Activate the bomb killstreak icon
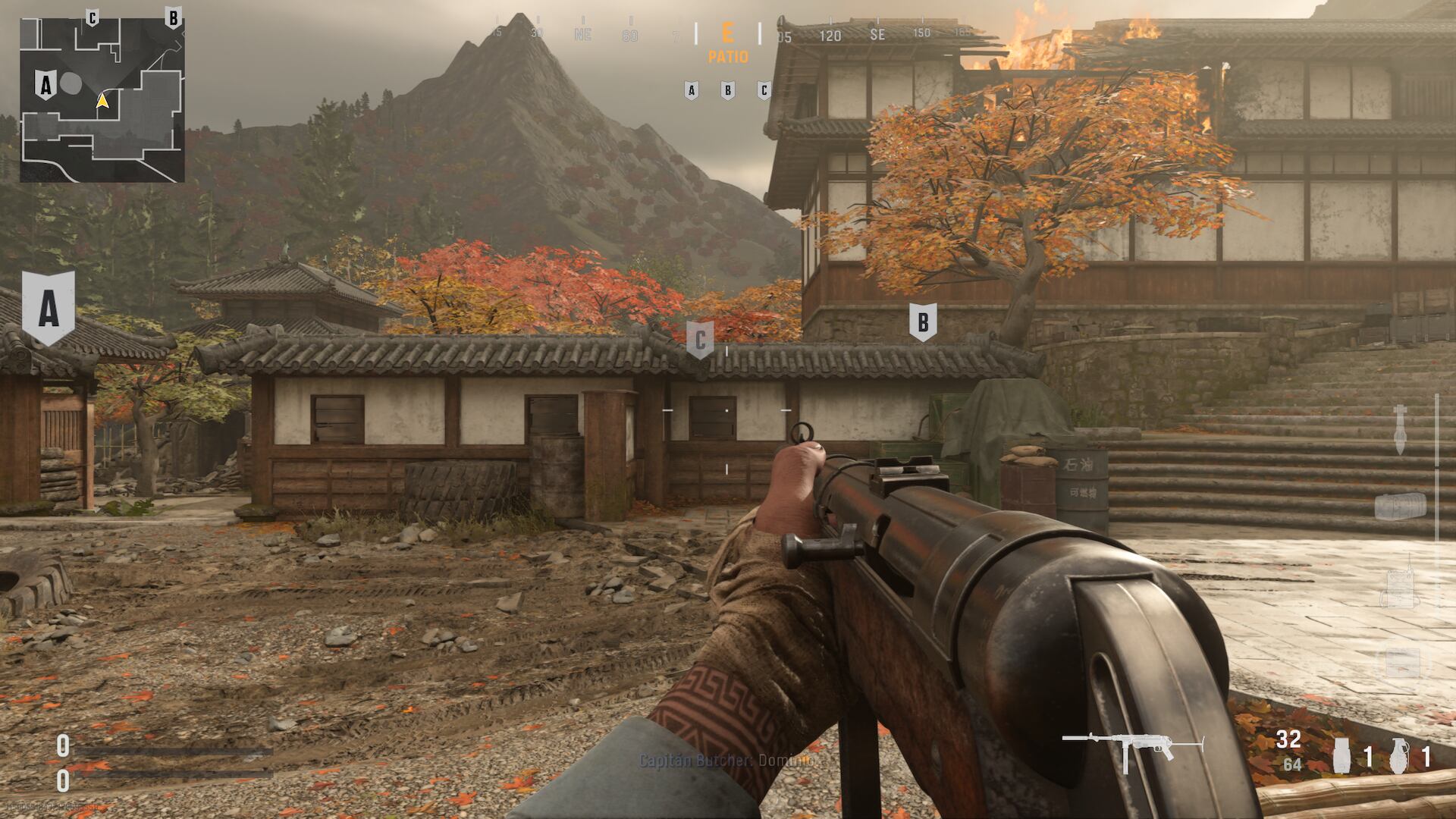The height and width of the screenshot is (819, 1456). [x=1400, y=429]
